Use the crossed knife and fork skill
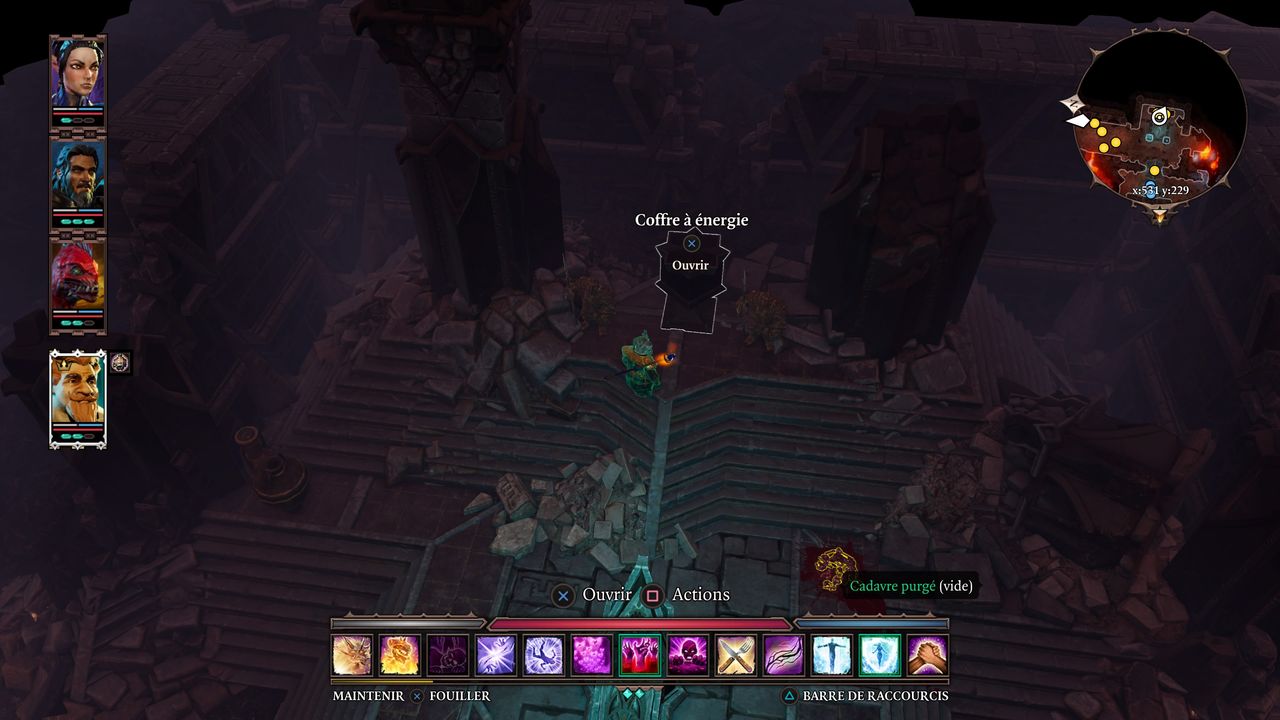The image size is (1280, 720). (x=736, y=655)
